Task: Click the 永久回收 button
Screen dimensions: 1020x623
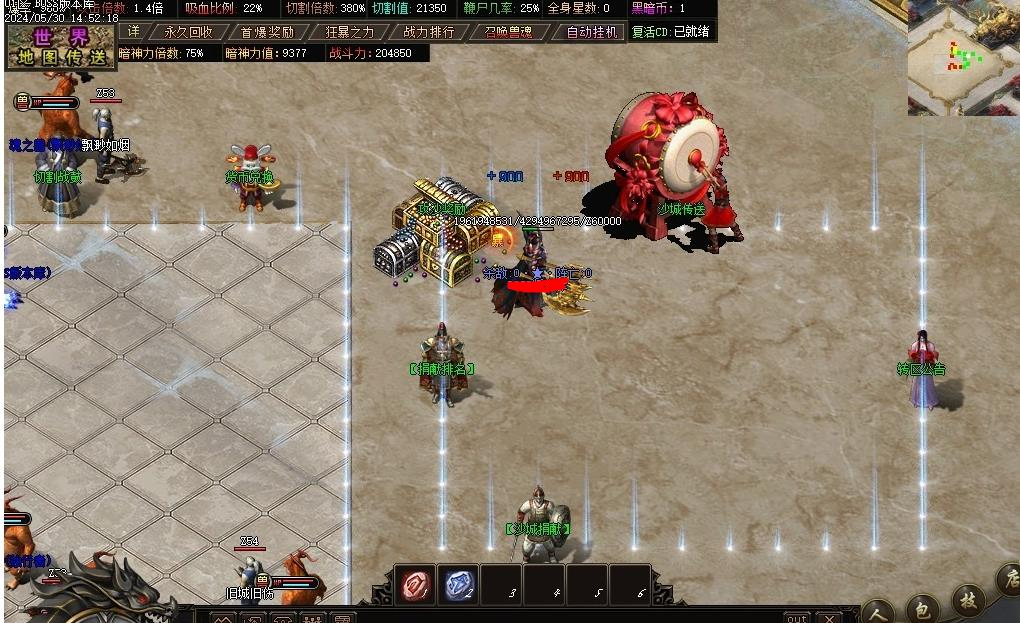Action: 188,32
